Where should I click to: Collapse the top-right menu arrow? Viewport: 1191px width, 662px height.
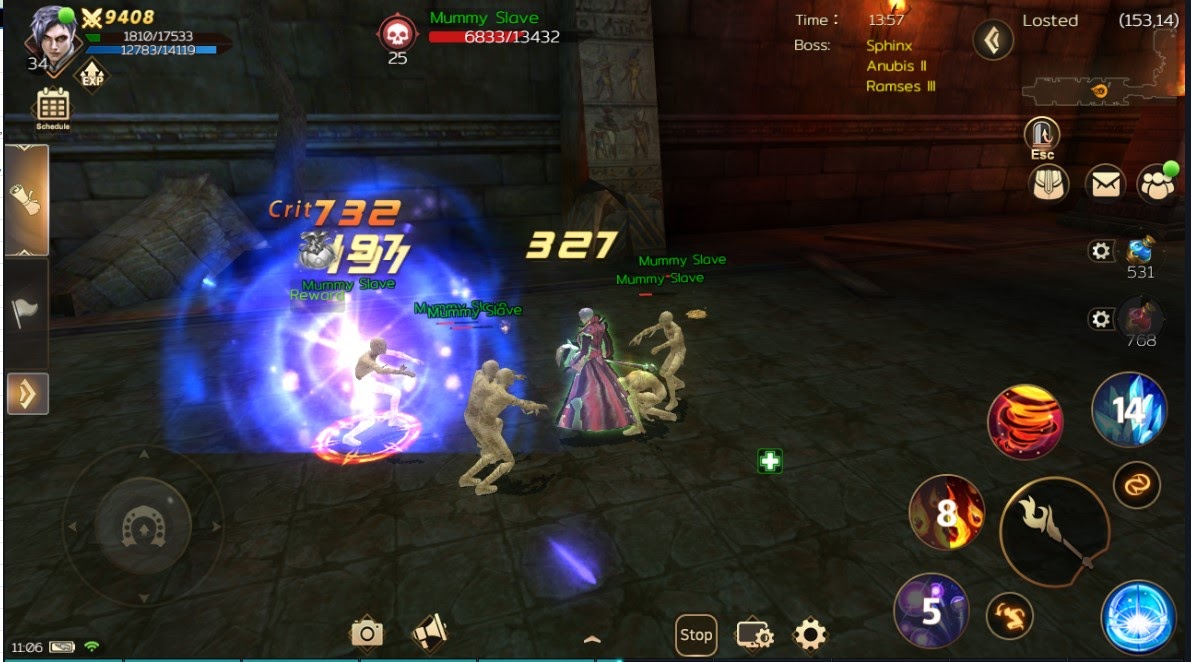point(992,41)
